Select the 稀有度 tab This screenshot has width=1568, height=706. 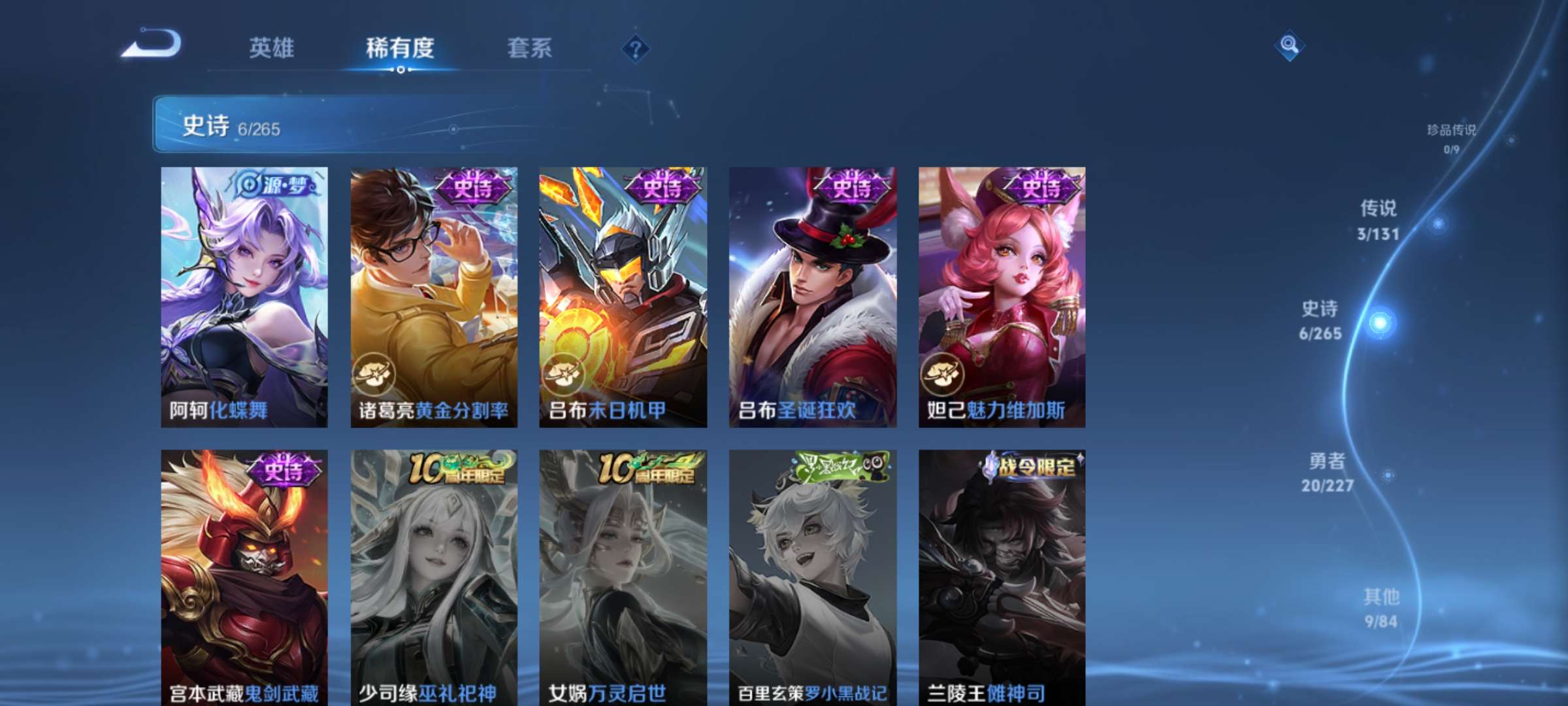point(400,48)
